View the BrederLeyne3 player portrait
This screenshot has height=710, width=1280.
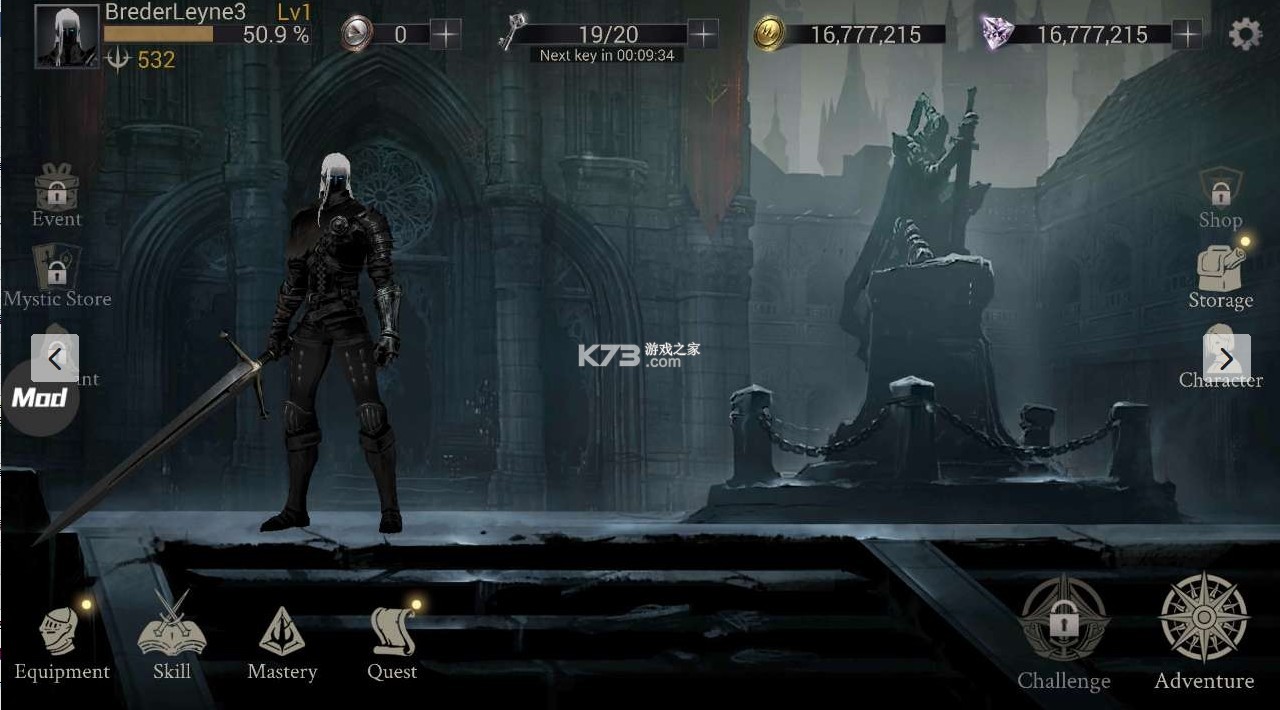click(x=67, y=37)
